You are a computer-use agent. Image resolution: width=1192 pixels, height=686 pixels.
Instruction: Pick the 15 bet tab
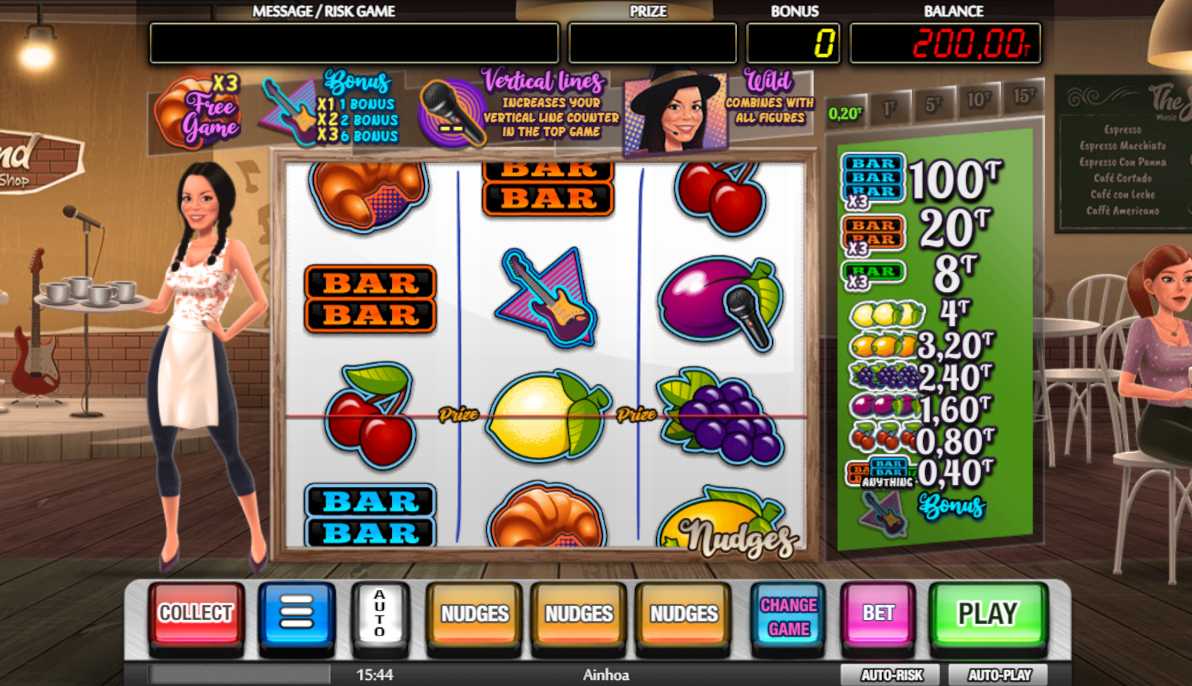point(1022,95)
